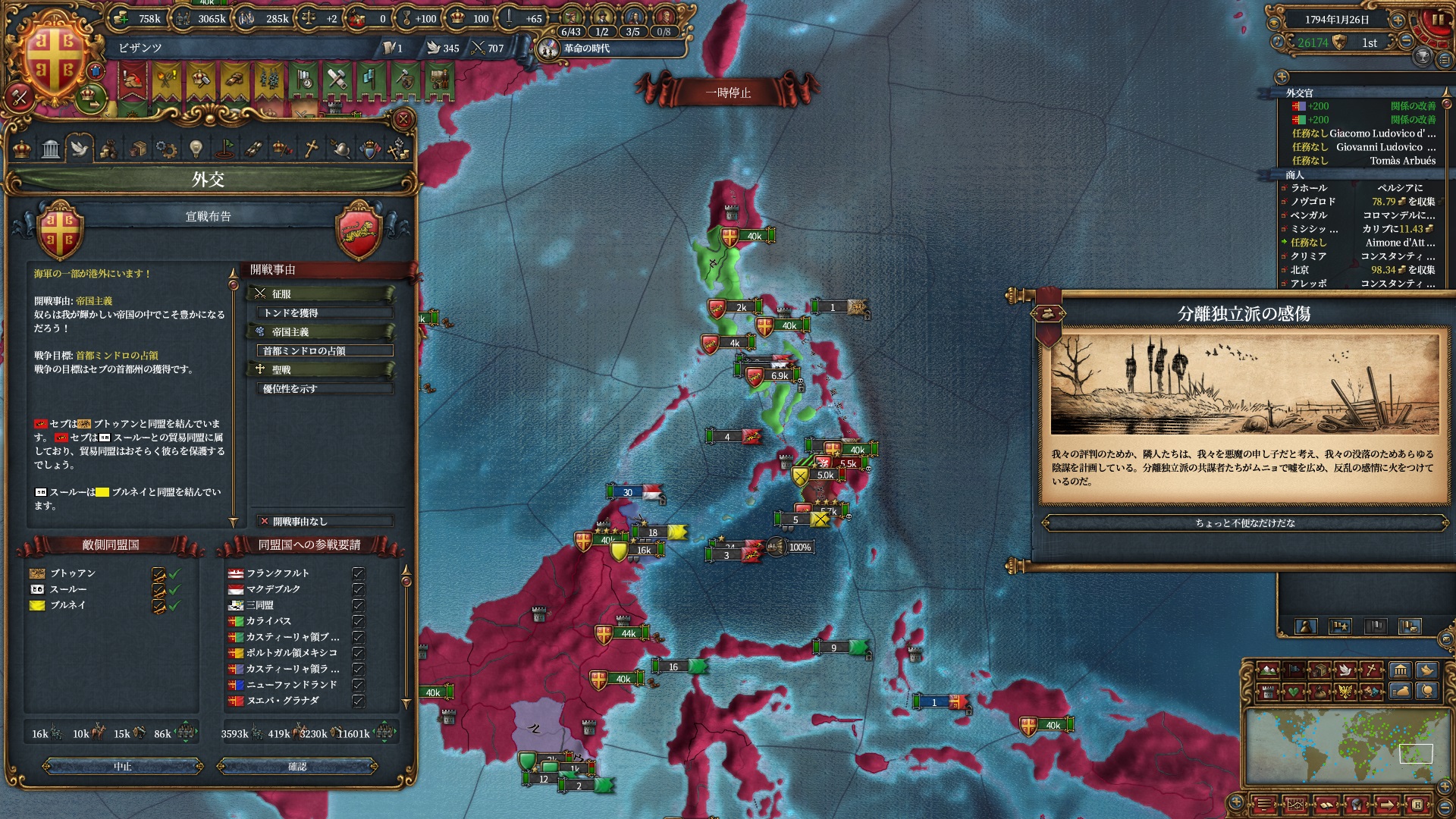Select the 征服 casus belli
Image resolution: width=1456 pixels, height=819 pixels.
tap(322, 293)
